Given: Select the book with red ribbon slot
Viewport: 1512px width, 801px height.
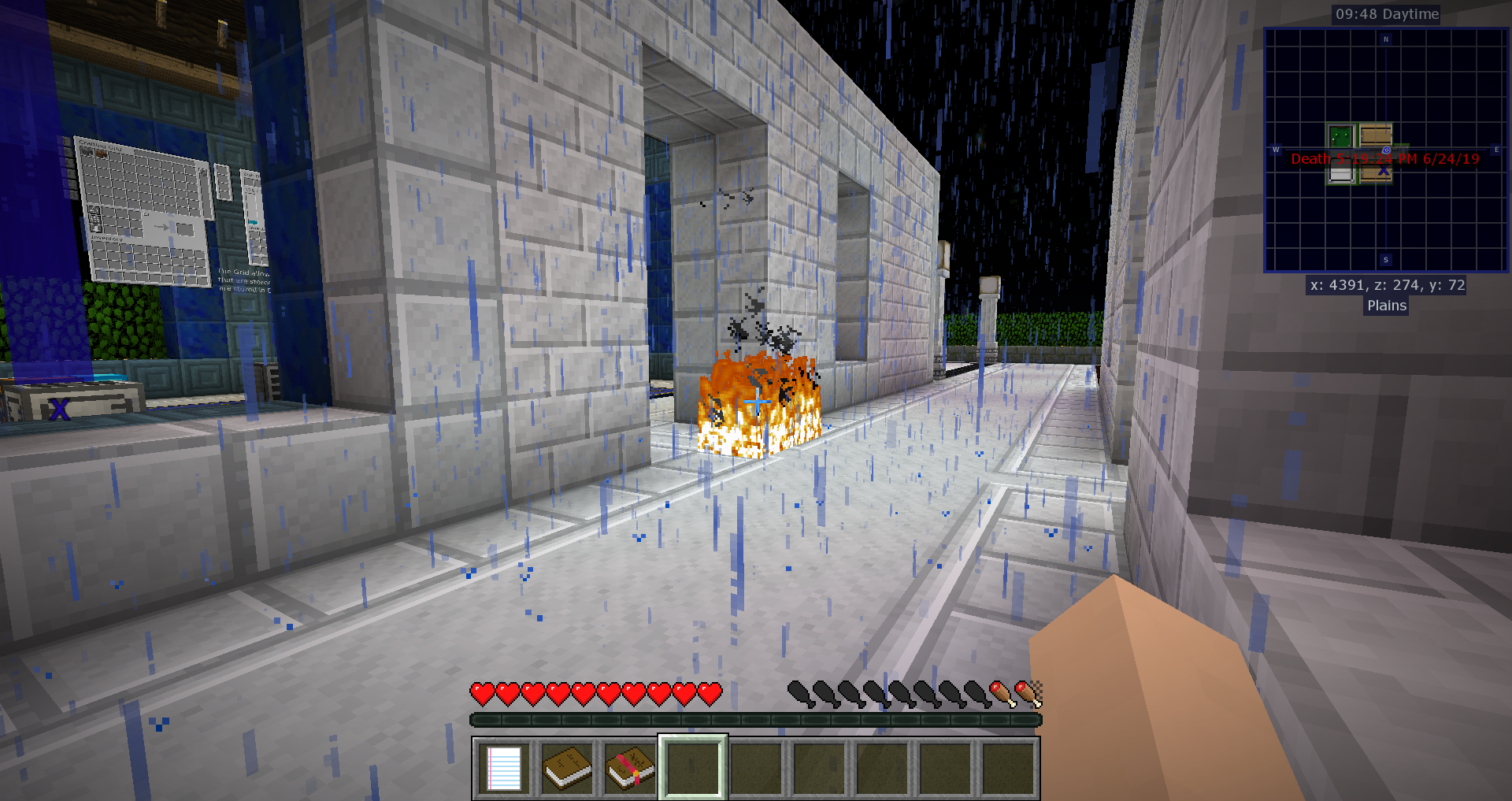Looking at the screenshot, I should pyautogui.click(x=630, y=768).
